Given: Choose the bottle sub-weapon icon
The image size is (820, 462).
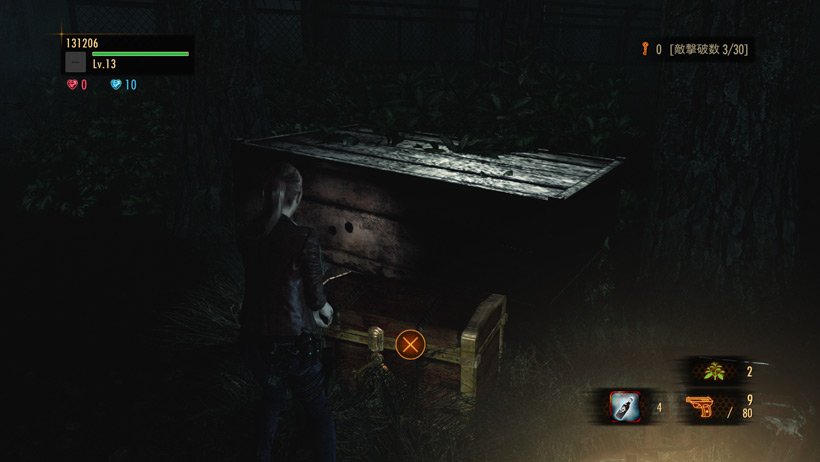Looking at the screenshot, I should pyautogui.click(x=625, y=406).
